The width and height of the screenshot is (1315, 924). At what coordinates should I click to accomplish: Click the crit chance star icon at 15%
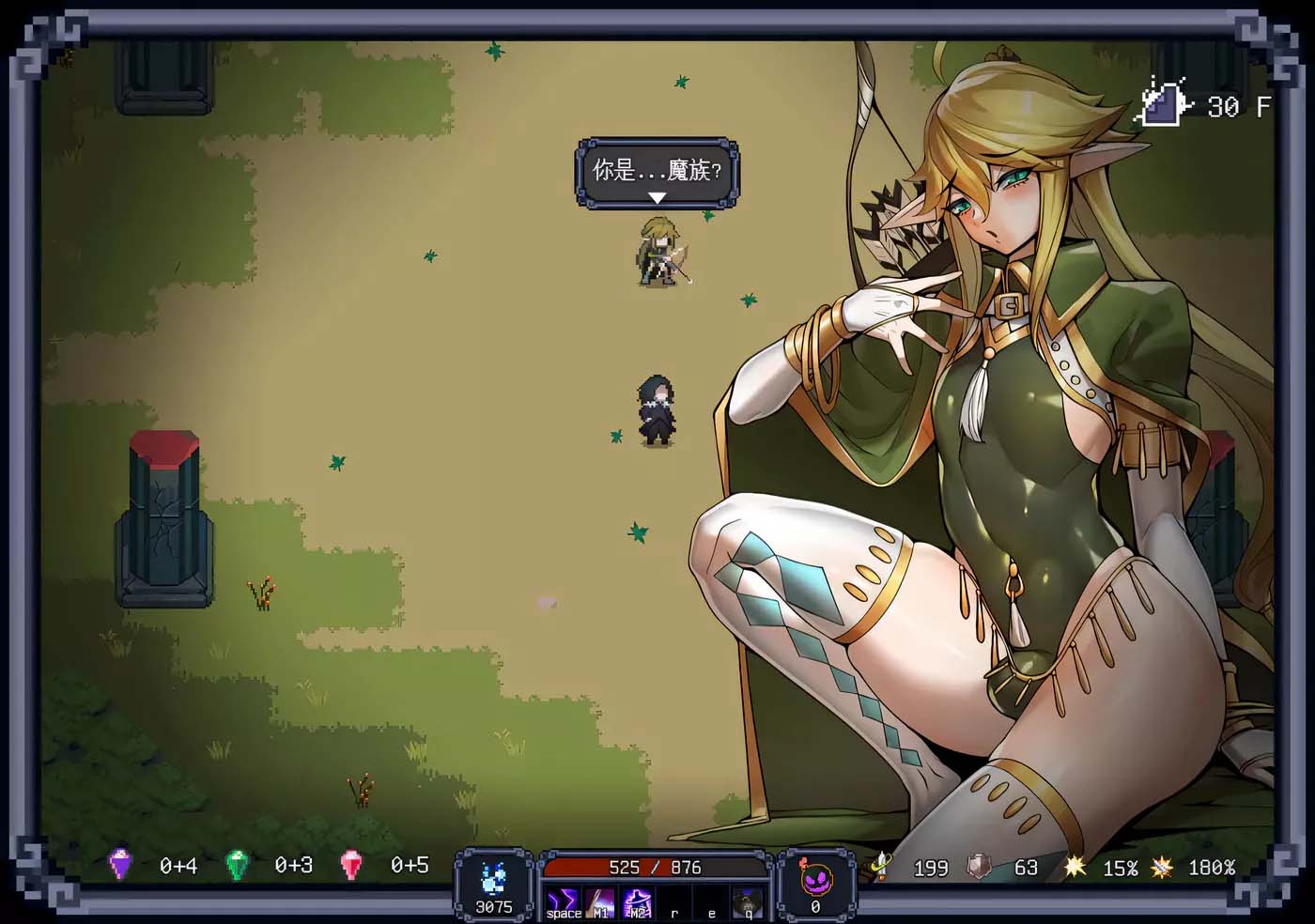click(x=1076, y=868)
